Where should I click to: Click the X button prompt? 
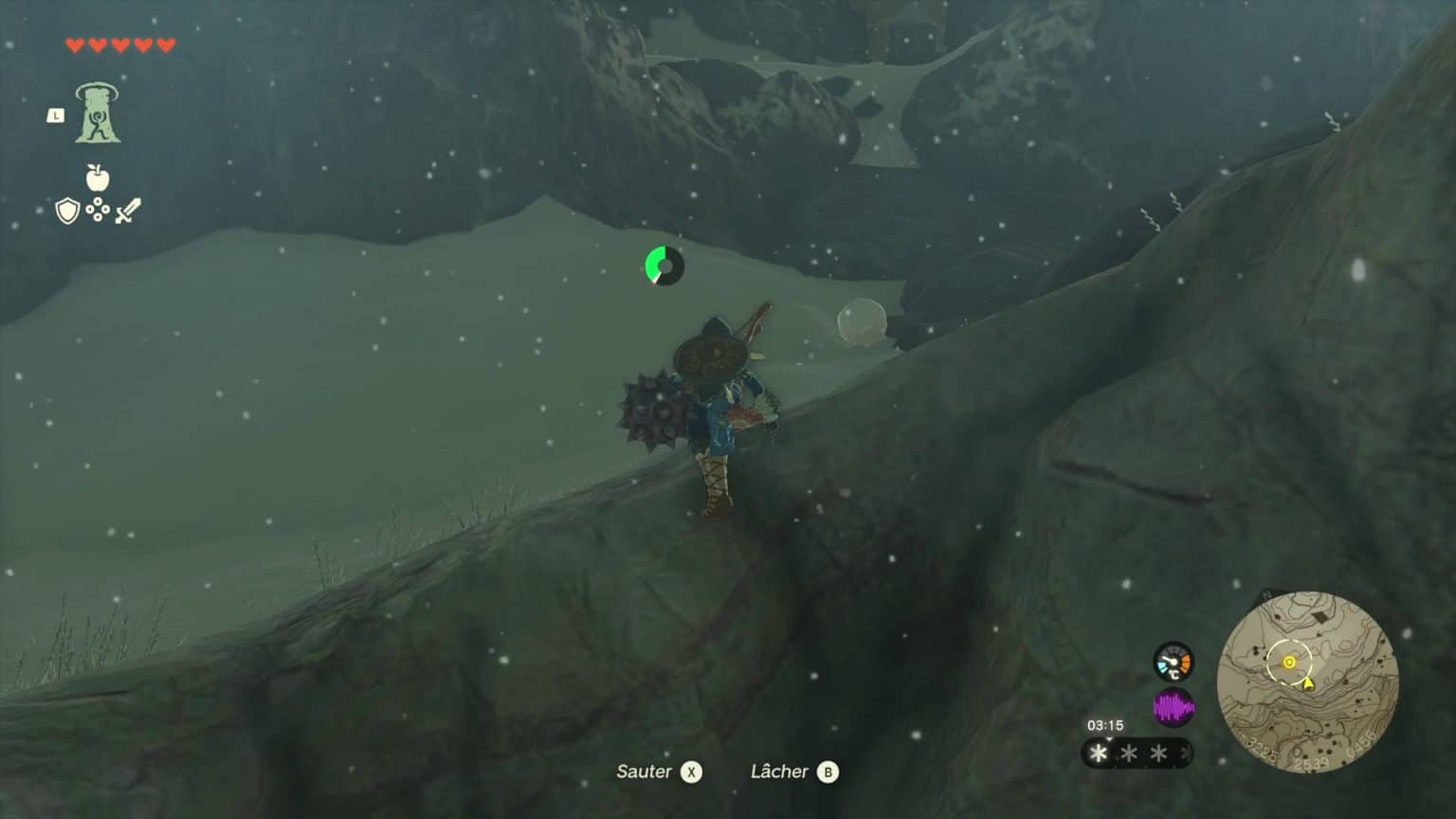click(x=691, y=772)
